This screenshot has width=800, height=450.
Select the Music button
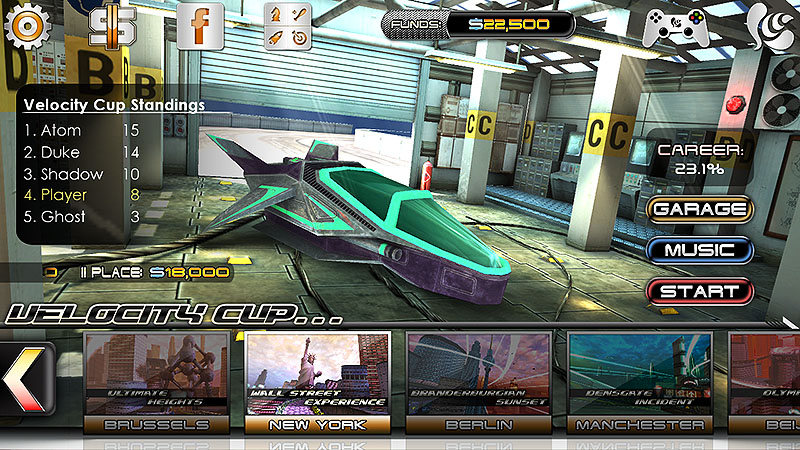pyautogui.click(x=699, y=250)
